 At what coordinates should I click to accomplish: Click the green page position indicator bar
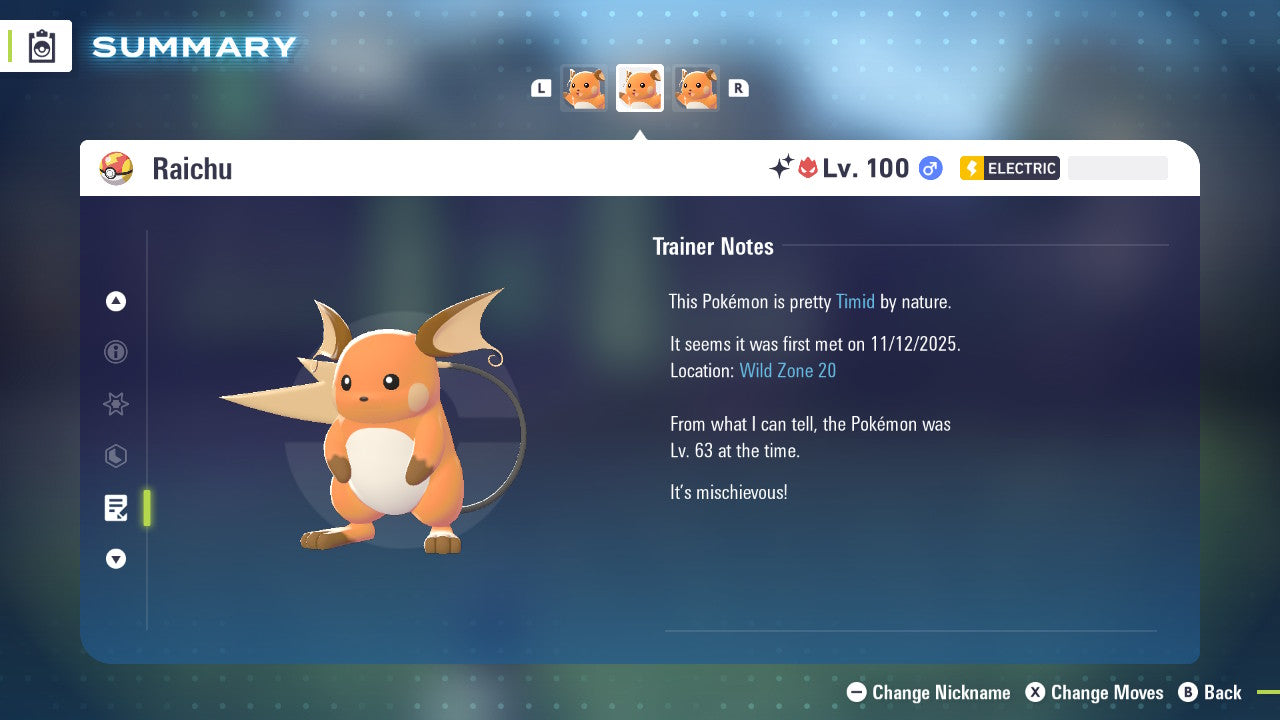click(x=147, y=508)
